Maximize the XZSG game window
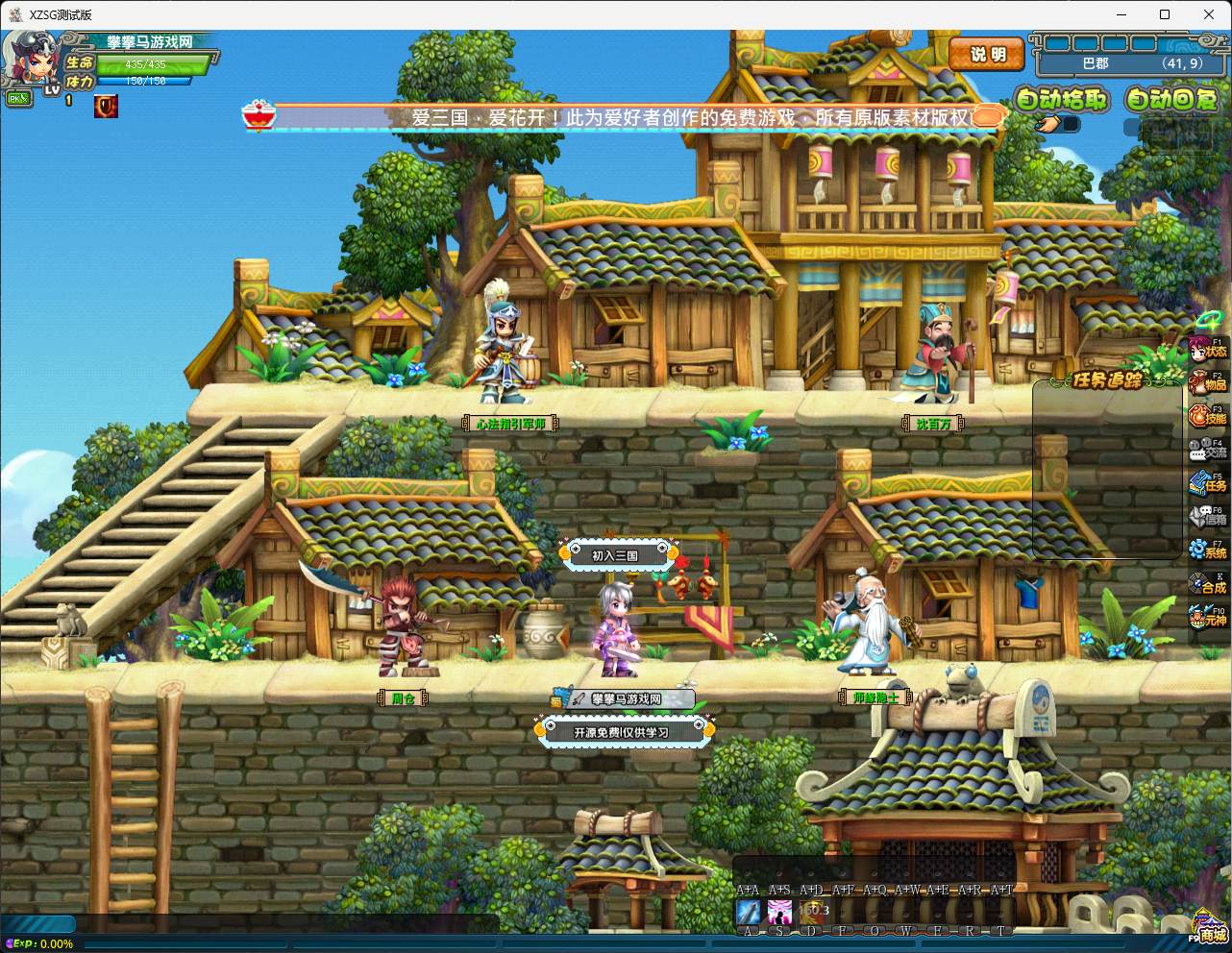Viewport: 1232px width, 953px height. (x=1165, y=14)
